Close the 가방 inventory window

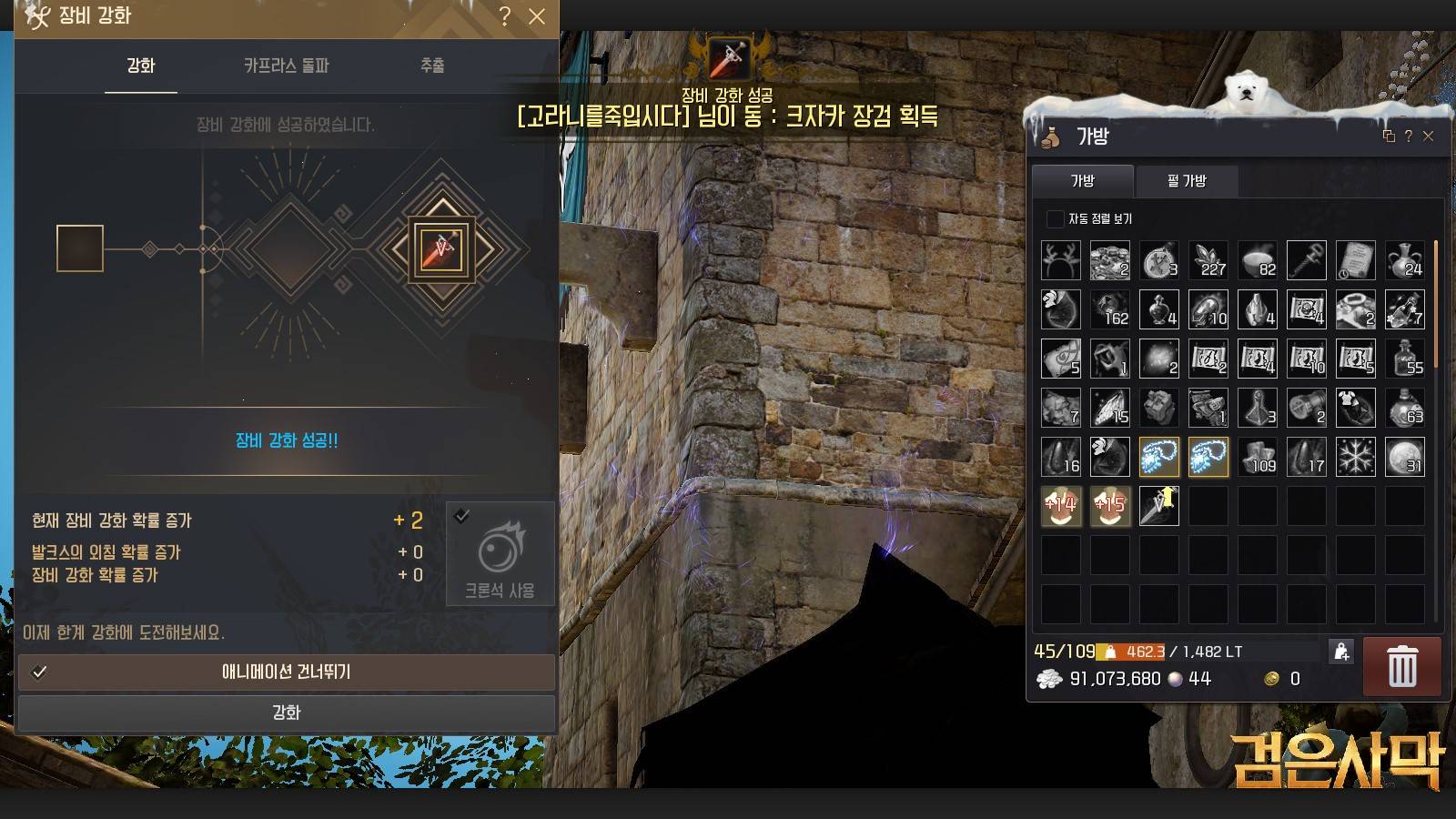click(x=1428, y=136)
